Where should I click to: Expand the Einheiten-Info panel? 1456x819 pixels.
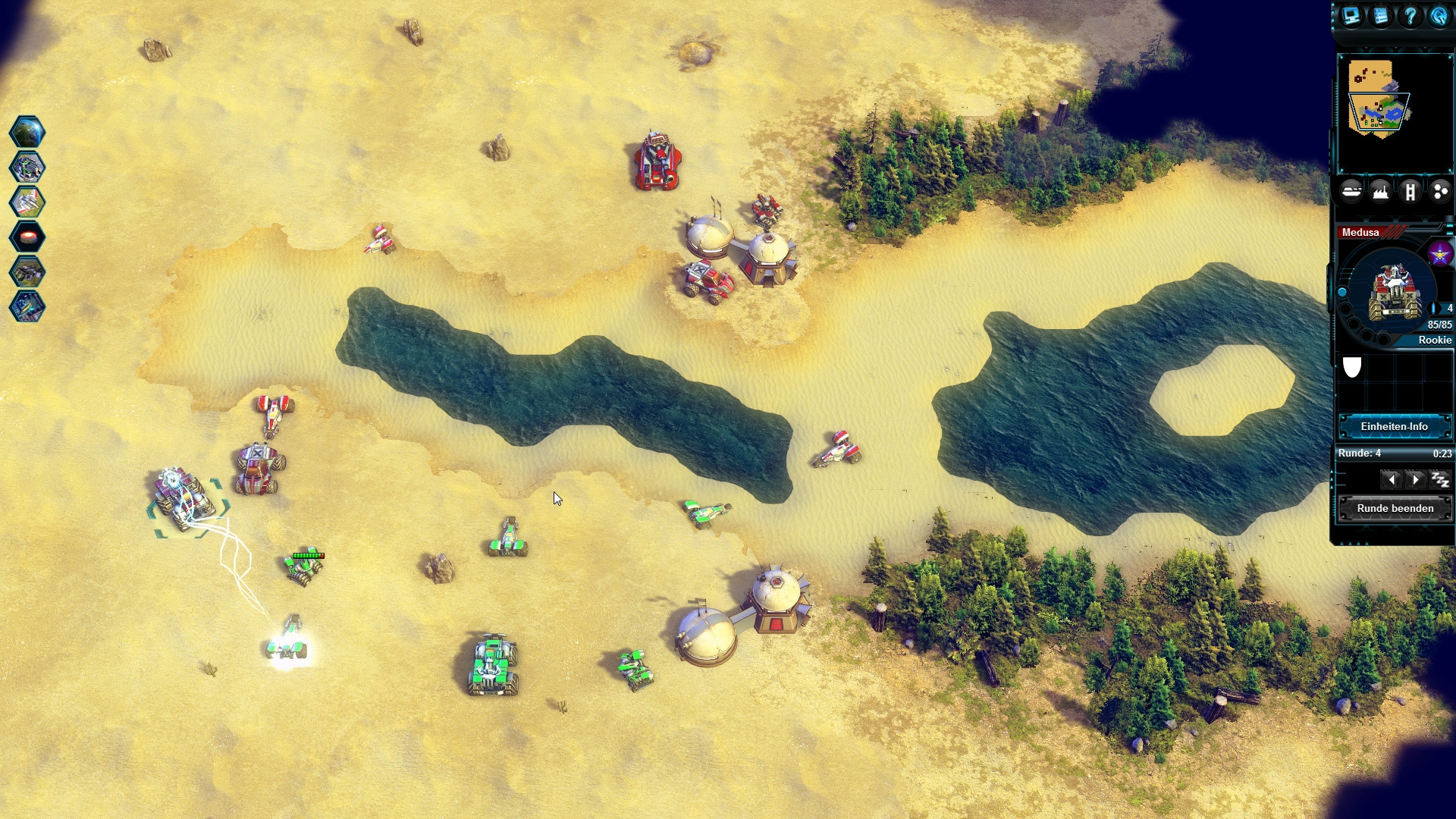pyautogui.click(x=1395, y=426)
